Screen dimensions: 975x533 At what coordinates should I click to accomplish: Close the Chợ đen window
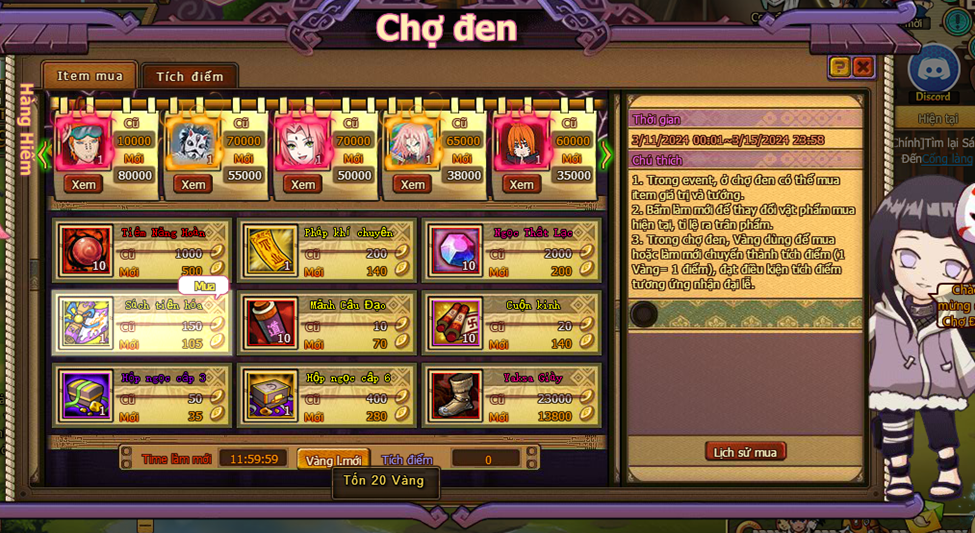[x=863, y=67]
